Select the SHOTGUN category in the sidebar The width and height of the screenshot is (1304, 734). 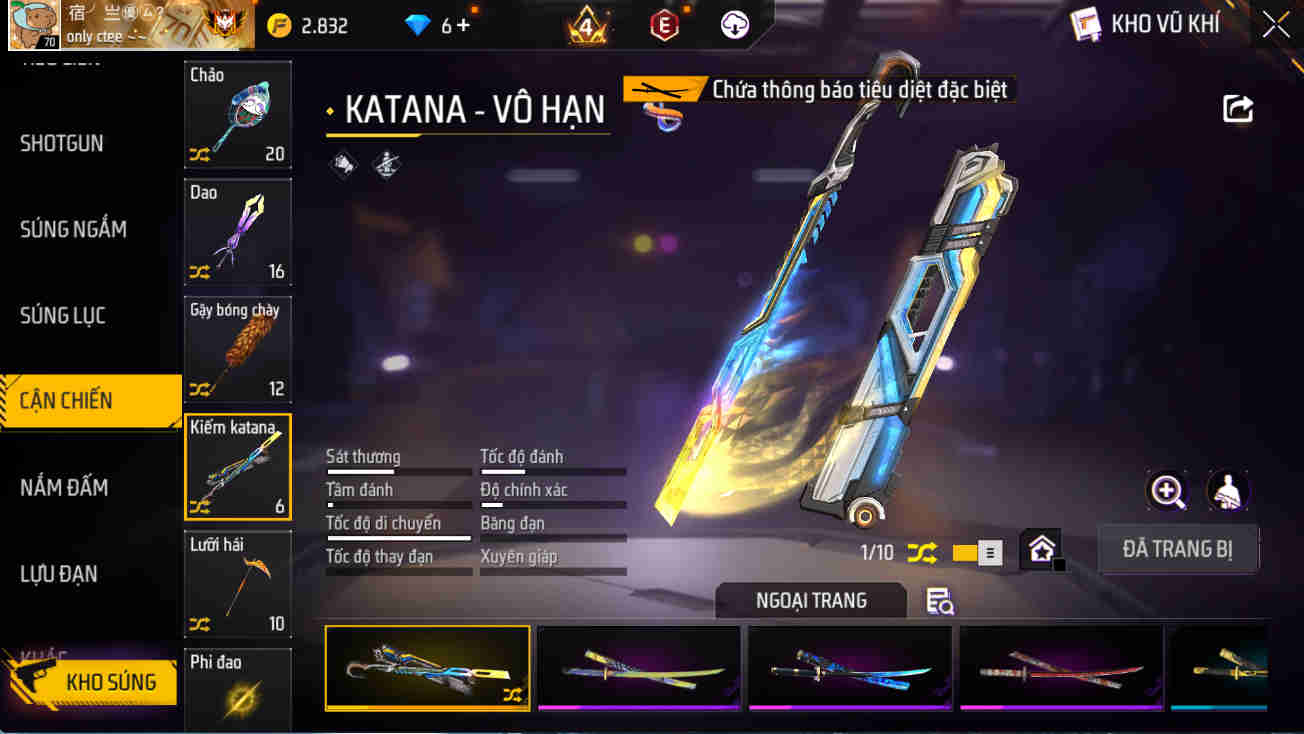pyautogui.click(x=60, y=143)
